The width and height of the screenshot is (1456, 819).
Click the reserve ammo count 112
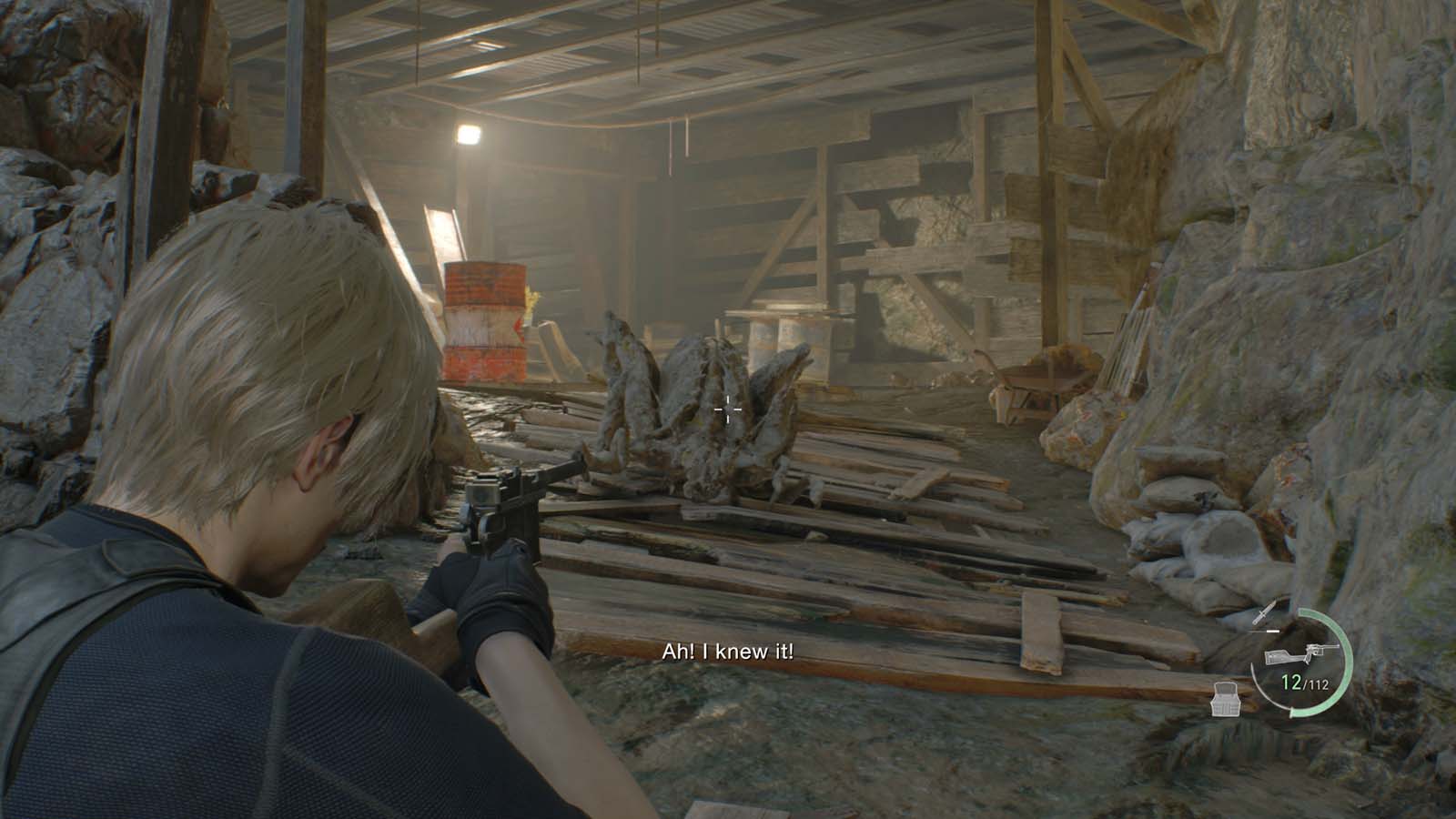pos(1318,684)
